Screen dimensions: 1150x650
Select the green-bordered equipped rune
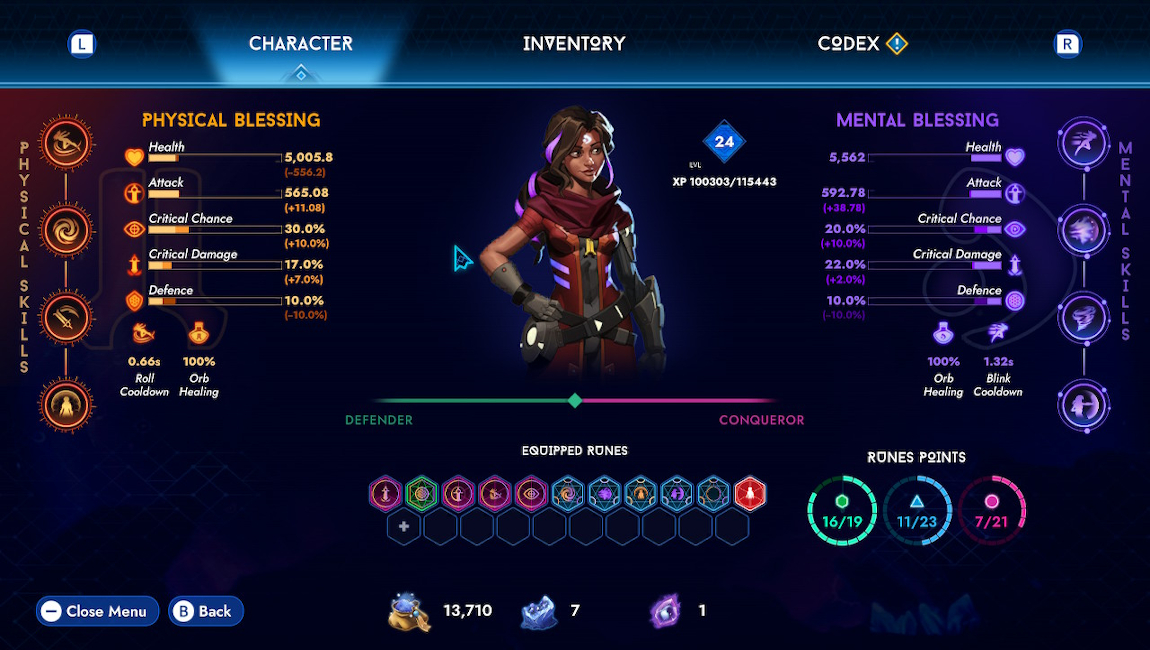click(421, 493)
